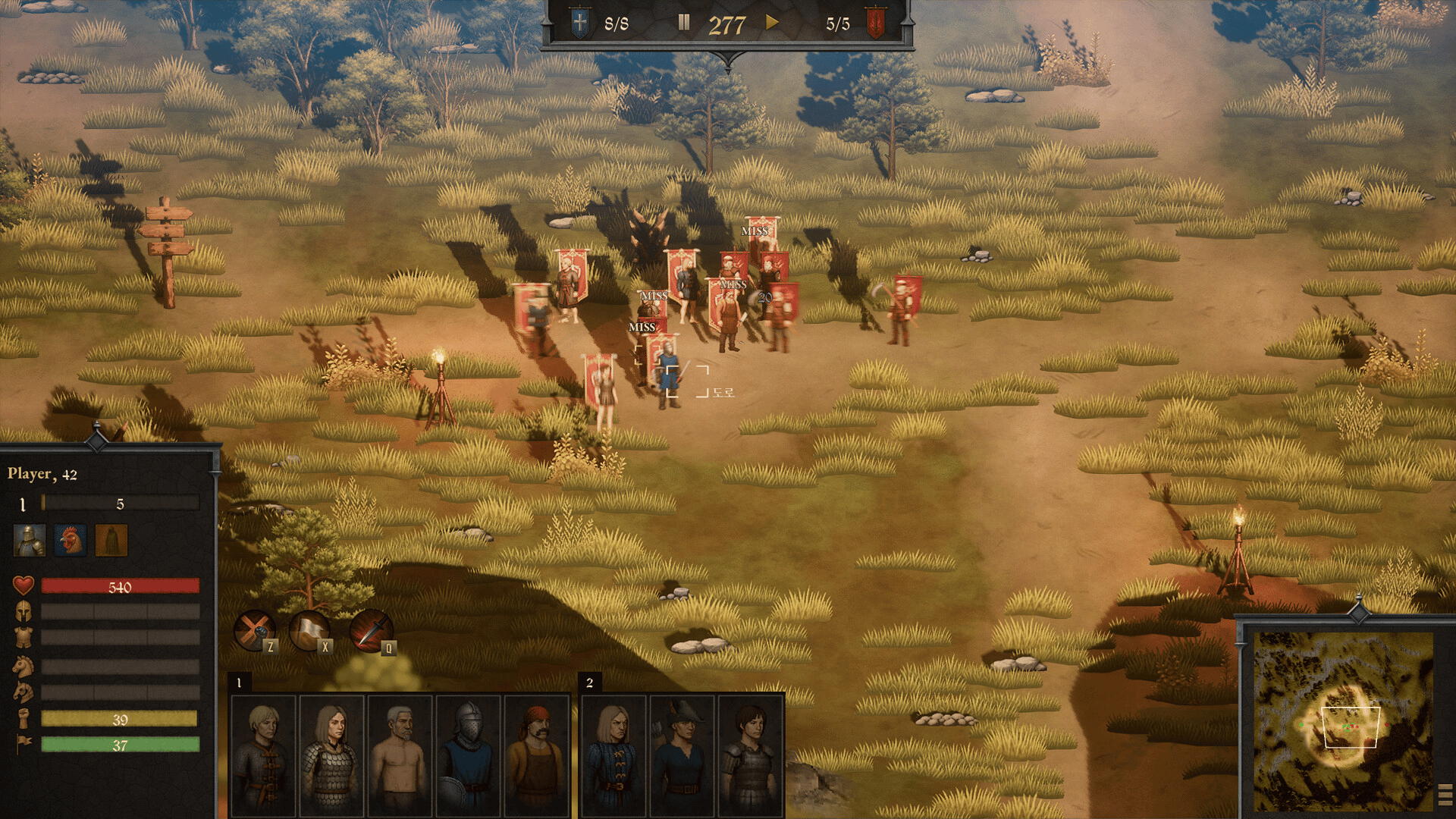Open the three-bar menu beside minimap
The width and height of the screenshot is (1456, 819).
(1445, 795)
